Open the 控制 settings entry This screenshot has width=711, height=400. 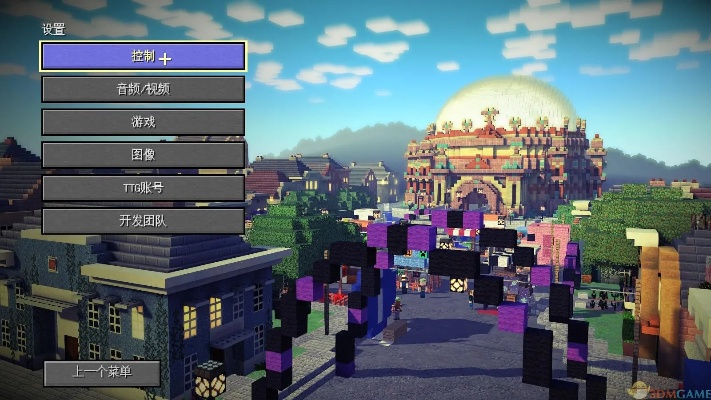click(x=143, y=56)
